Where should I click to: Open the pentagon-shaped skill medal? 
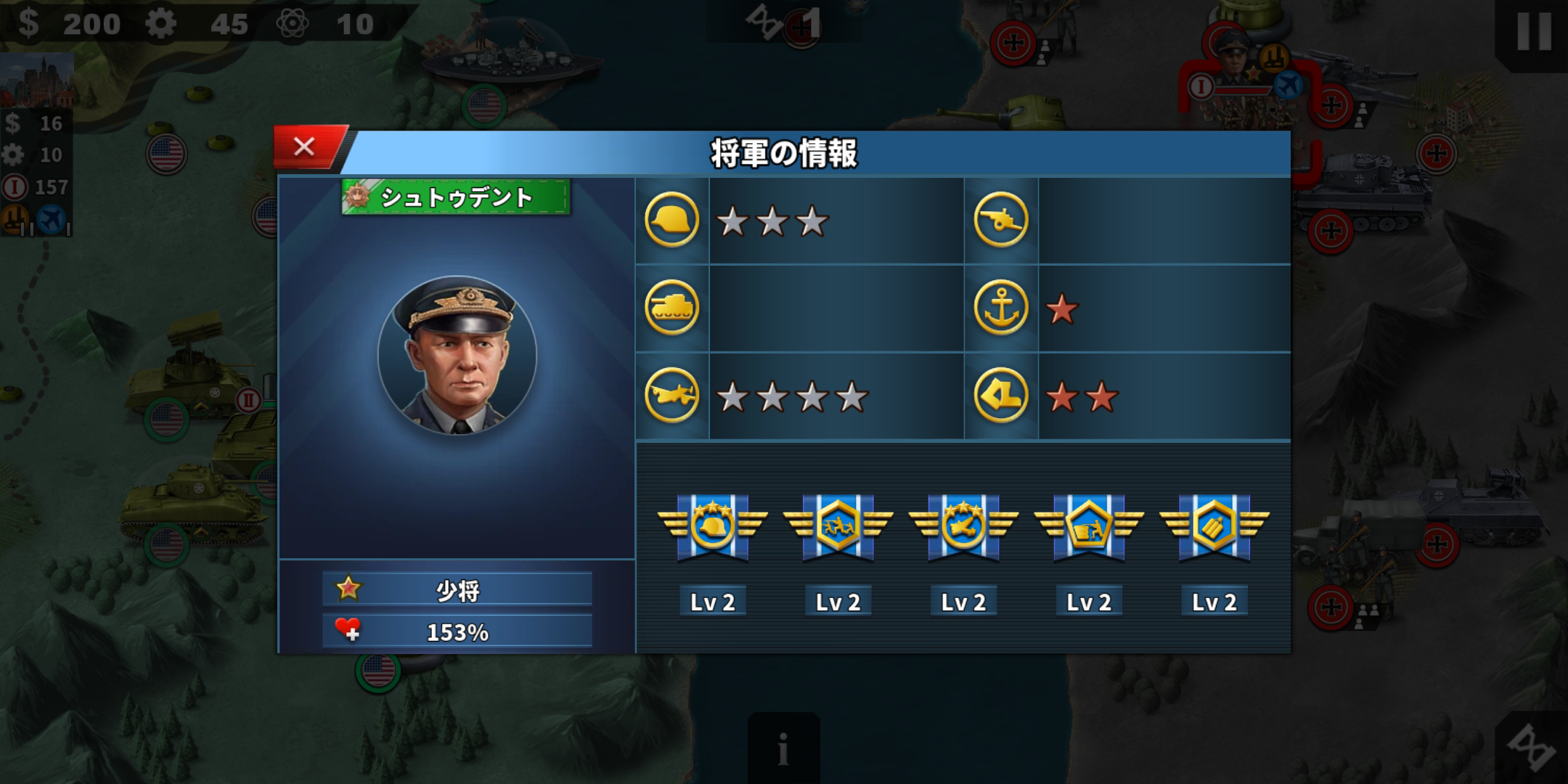tap(1089, 526)
